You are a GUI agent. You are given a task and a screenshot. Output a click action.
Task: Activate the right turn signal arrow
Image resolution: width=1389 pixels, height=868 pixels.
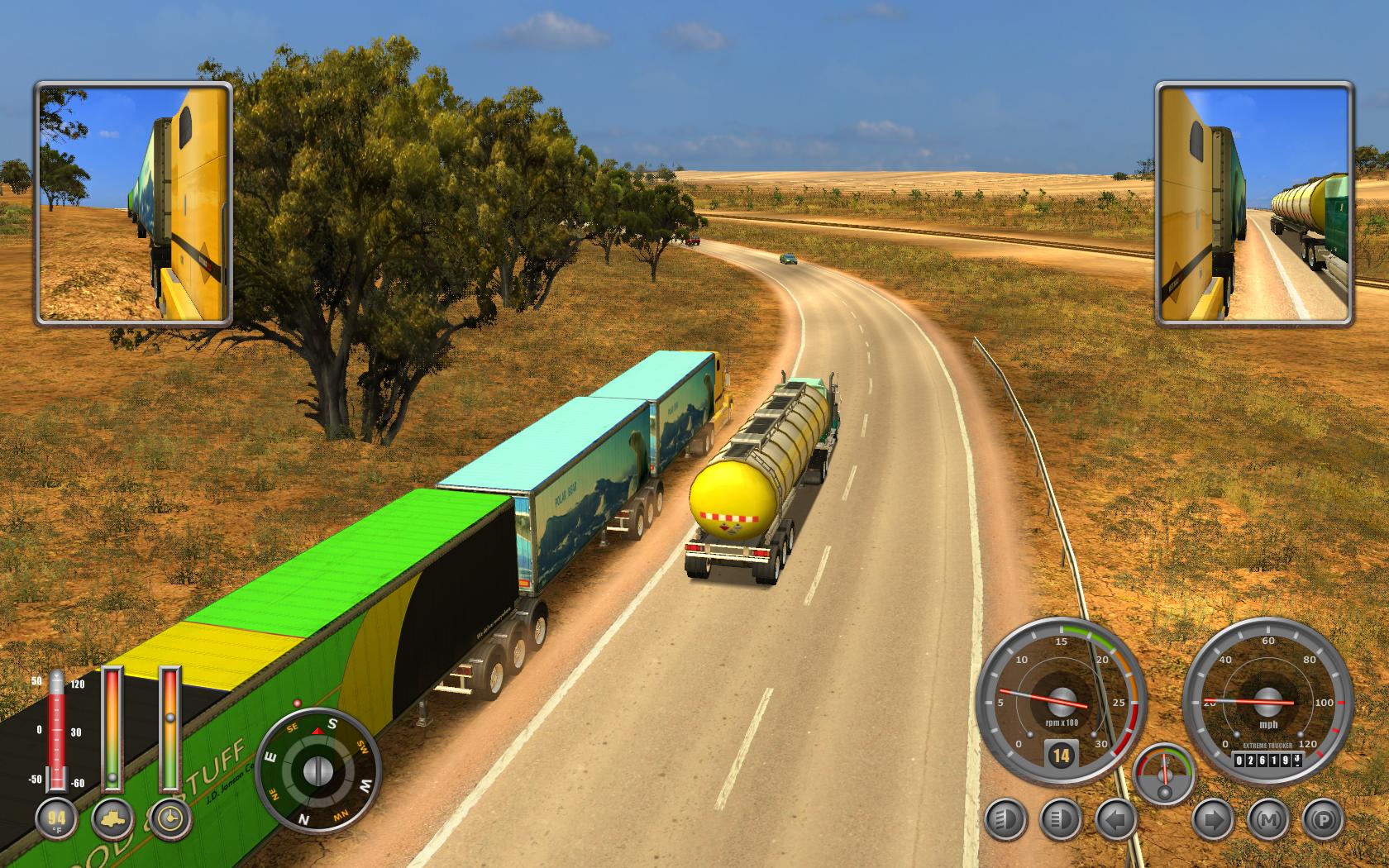[1213, 821]
